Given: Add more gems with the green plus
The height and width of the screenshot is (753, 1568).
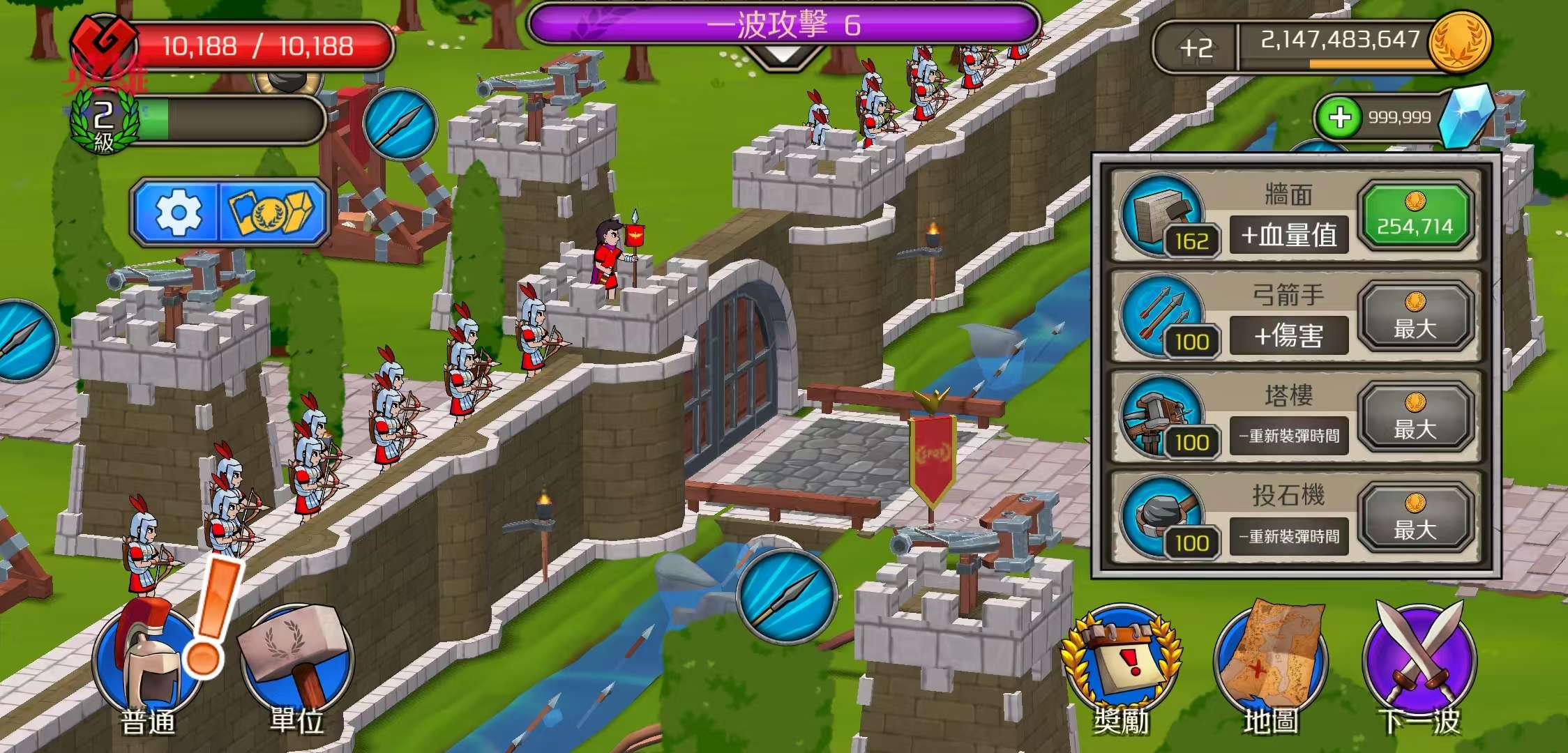Looking at the screenshot, I should 1340,118.
